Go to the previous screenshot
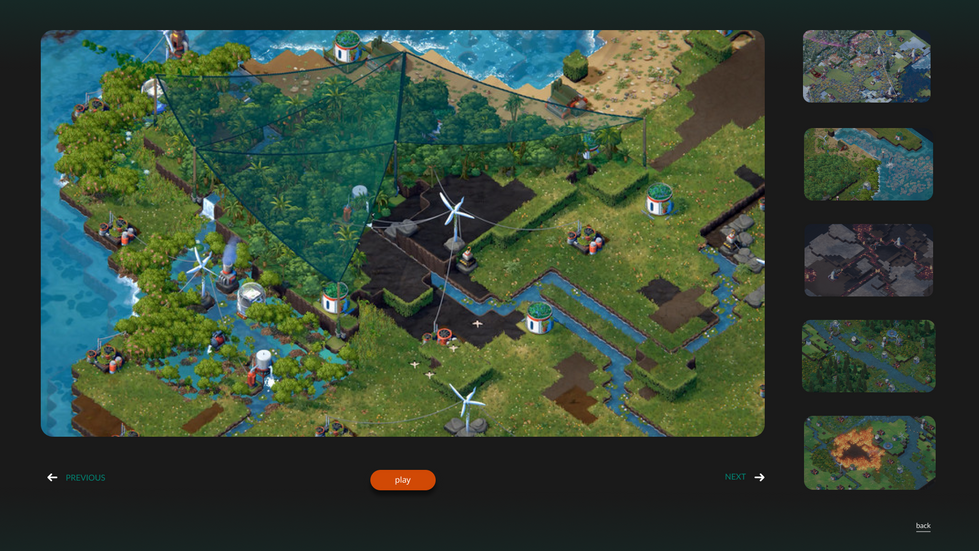The height and width of the screenshot is (551, 979). (76, 478)
